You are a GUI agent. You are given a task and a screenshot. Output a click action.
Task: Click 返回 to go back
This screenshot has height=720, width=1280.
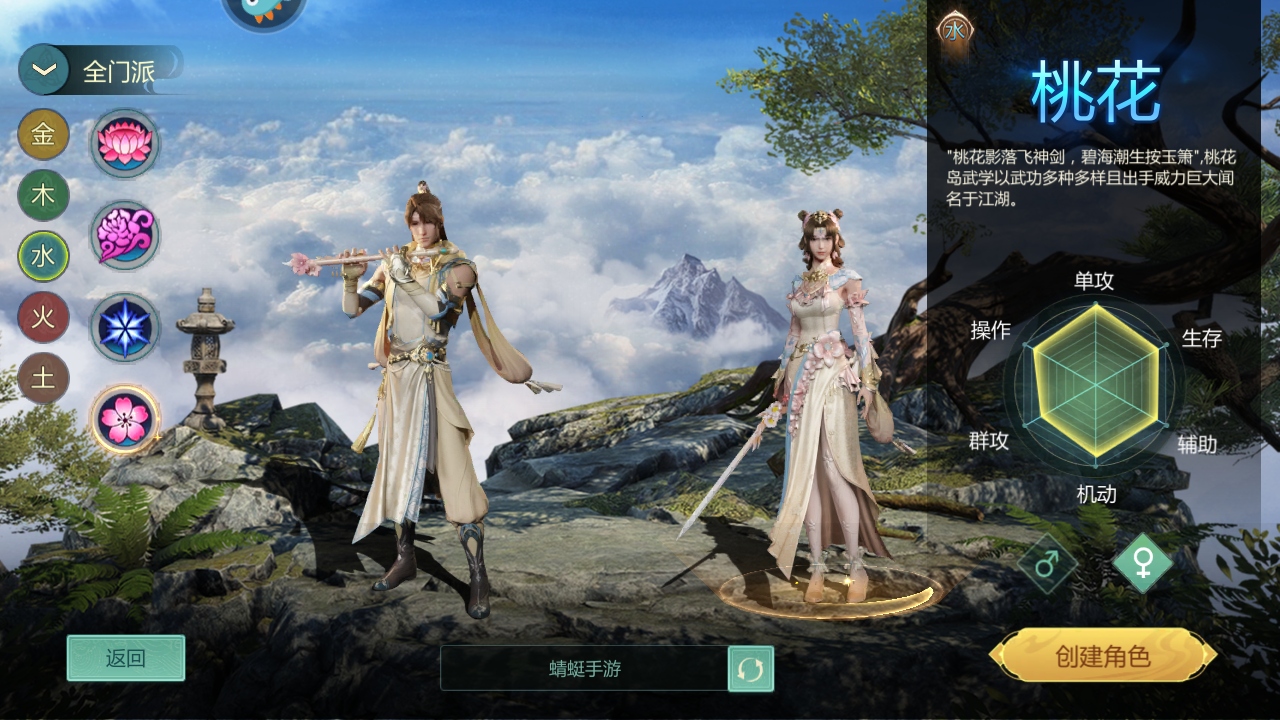(x=126, y=658)
